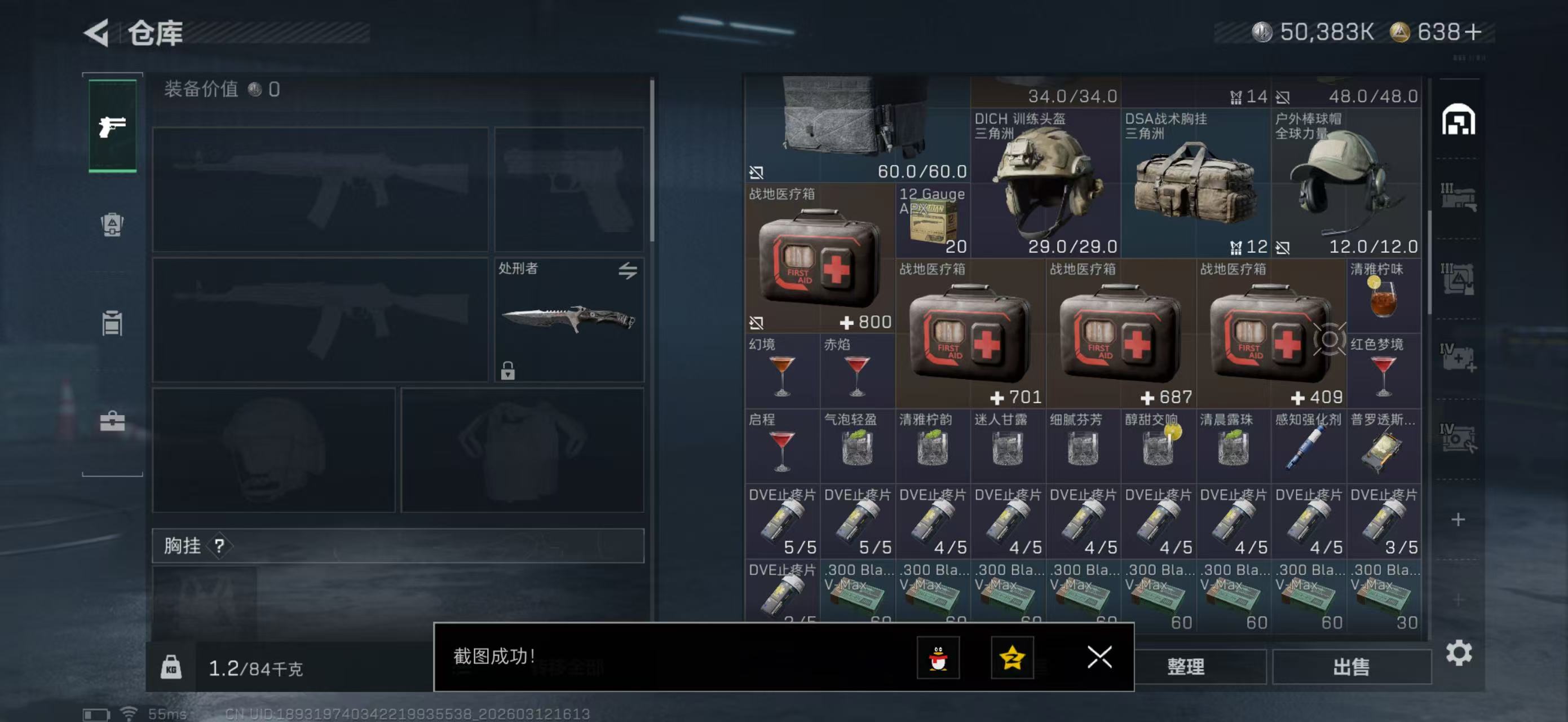This screenshot has width=1568, height=722.
Task: Open the 出售 sell button
Action: (x=1351, y=667)
